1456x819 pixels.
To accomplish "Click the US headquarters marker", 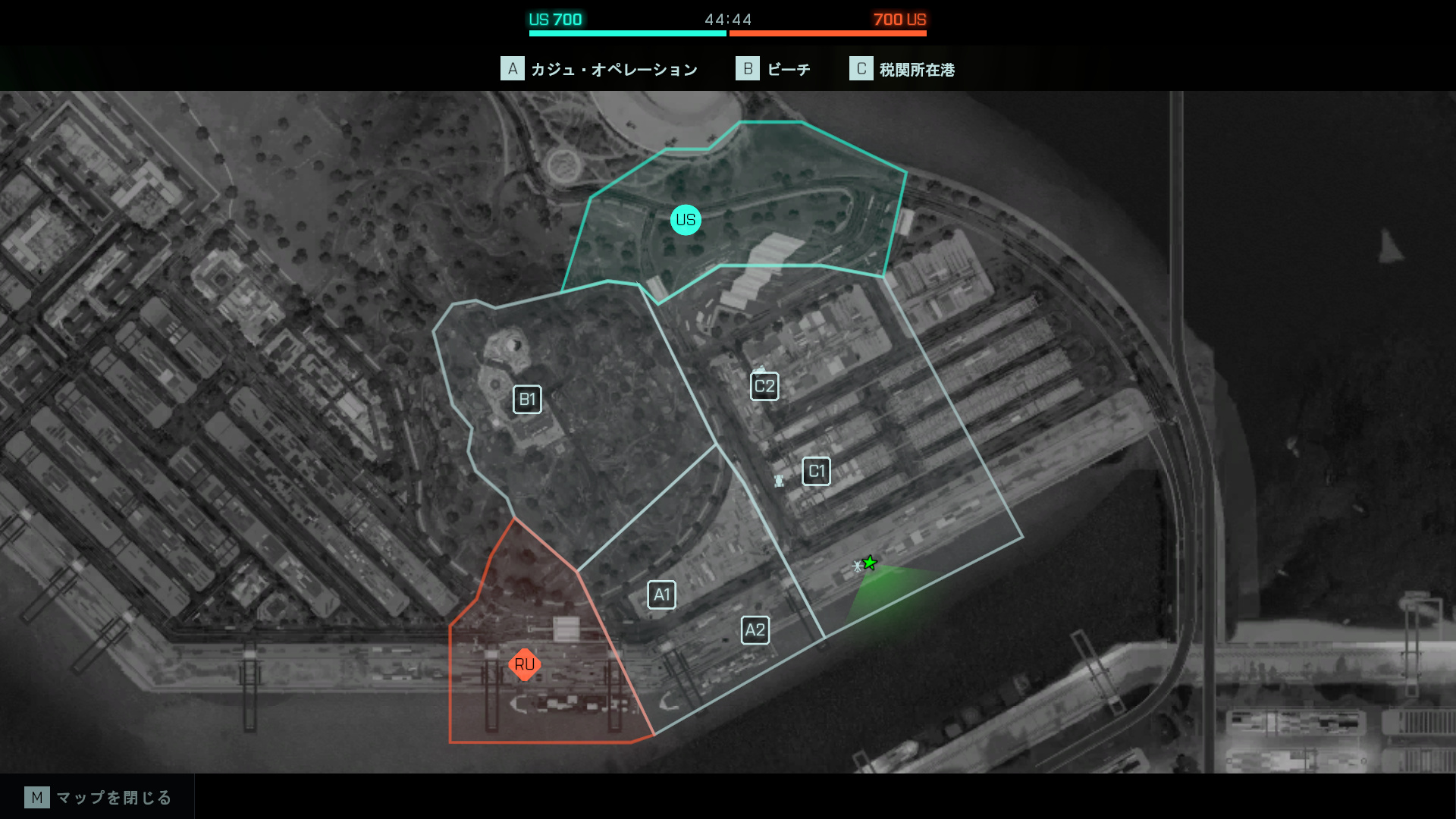I will coord(686,220).
